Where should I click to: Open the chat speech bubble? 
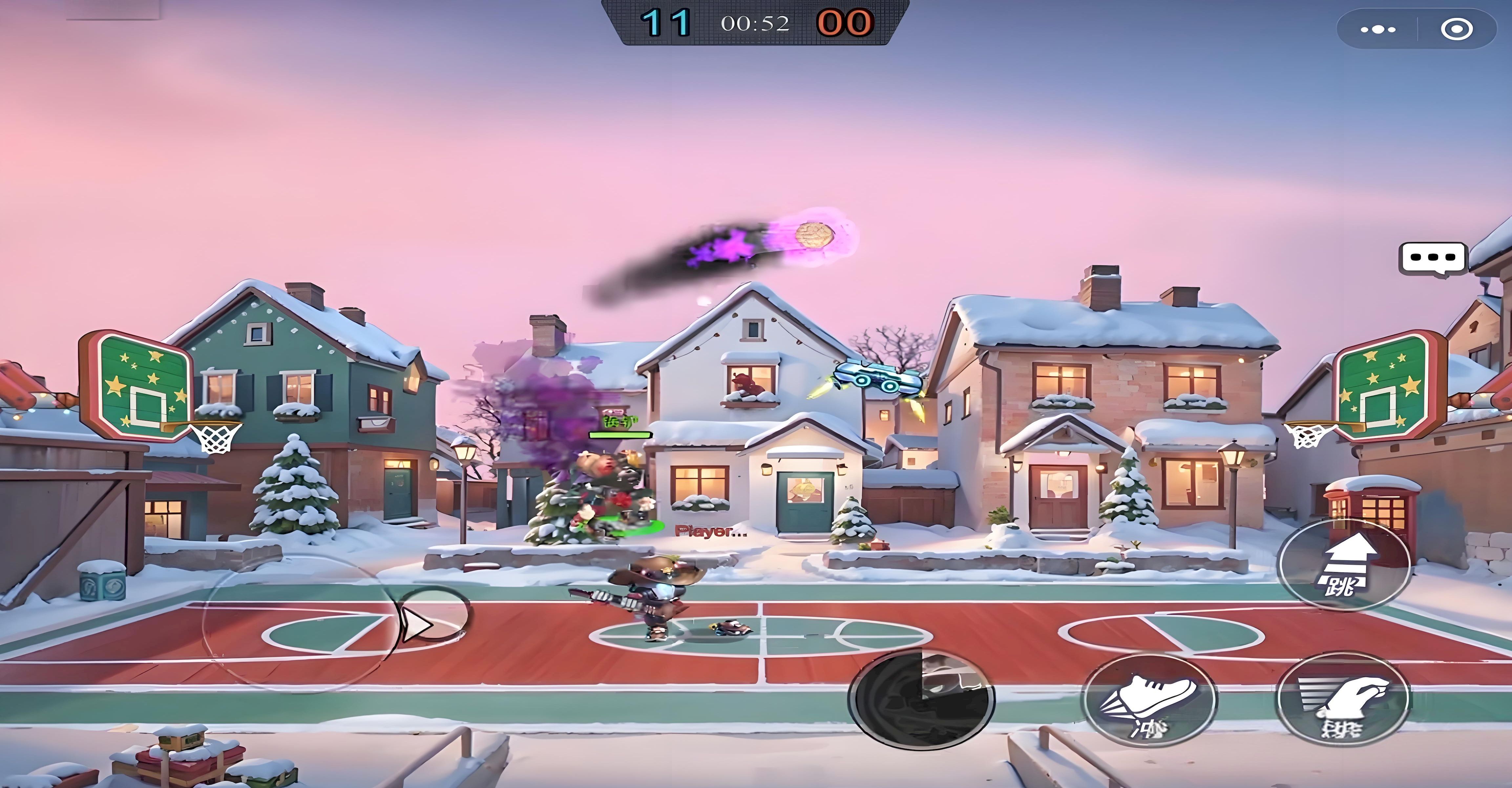(1432, 258)
